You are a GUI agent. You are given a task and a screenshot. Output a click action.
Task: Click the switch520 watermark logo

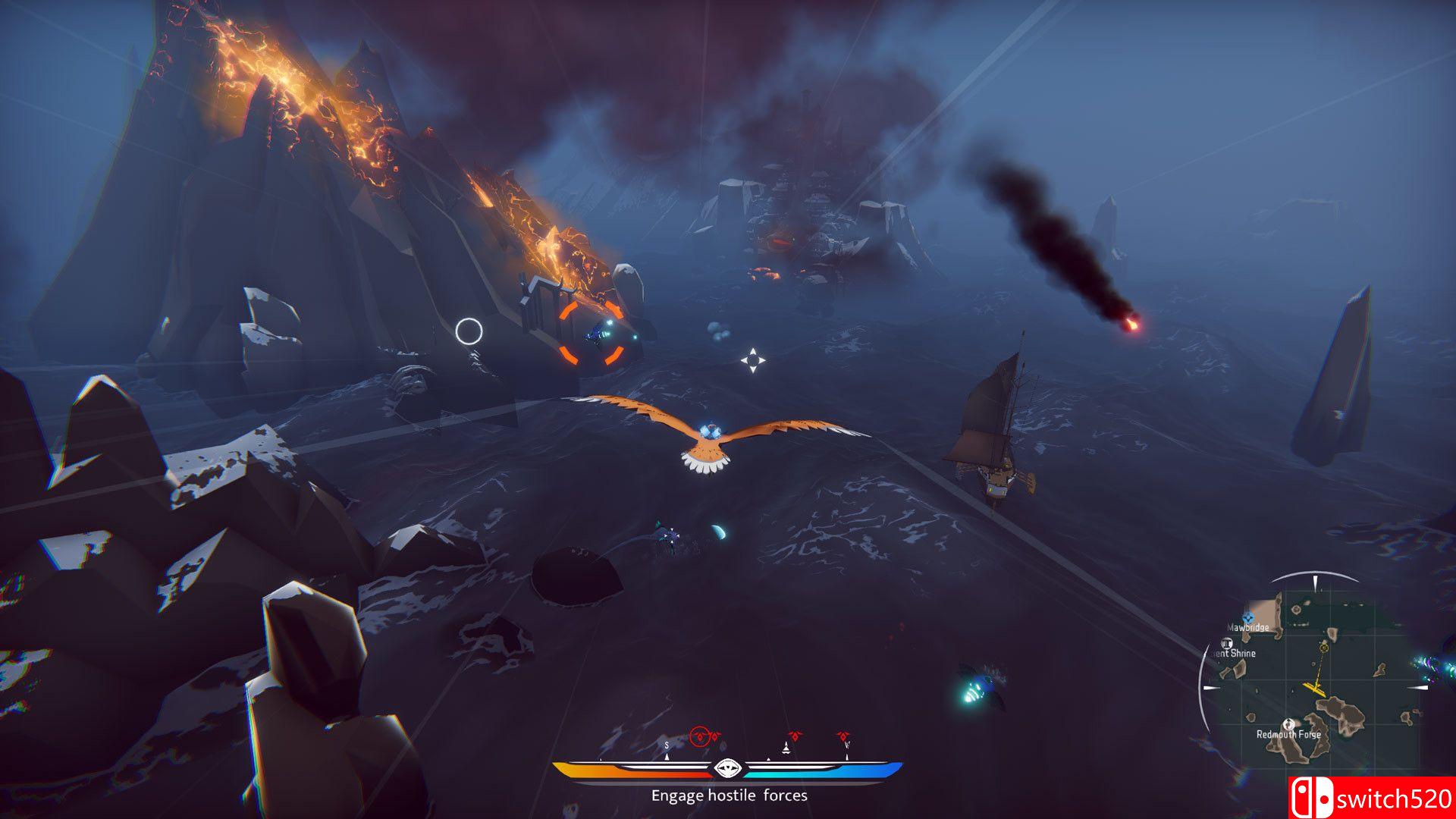coord(1371,799)
